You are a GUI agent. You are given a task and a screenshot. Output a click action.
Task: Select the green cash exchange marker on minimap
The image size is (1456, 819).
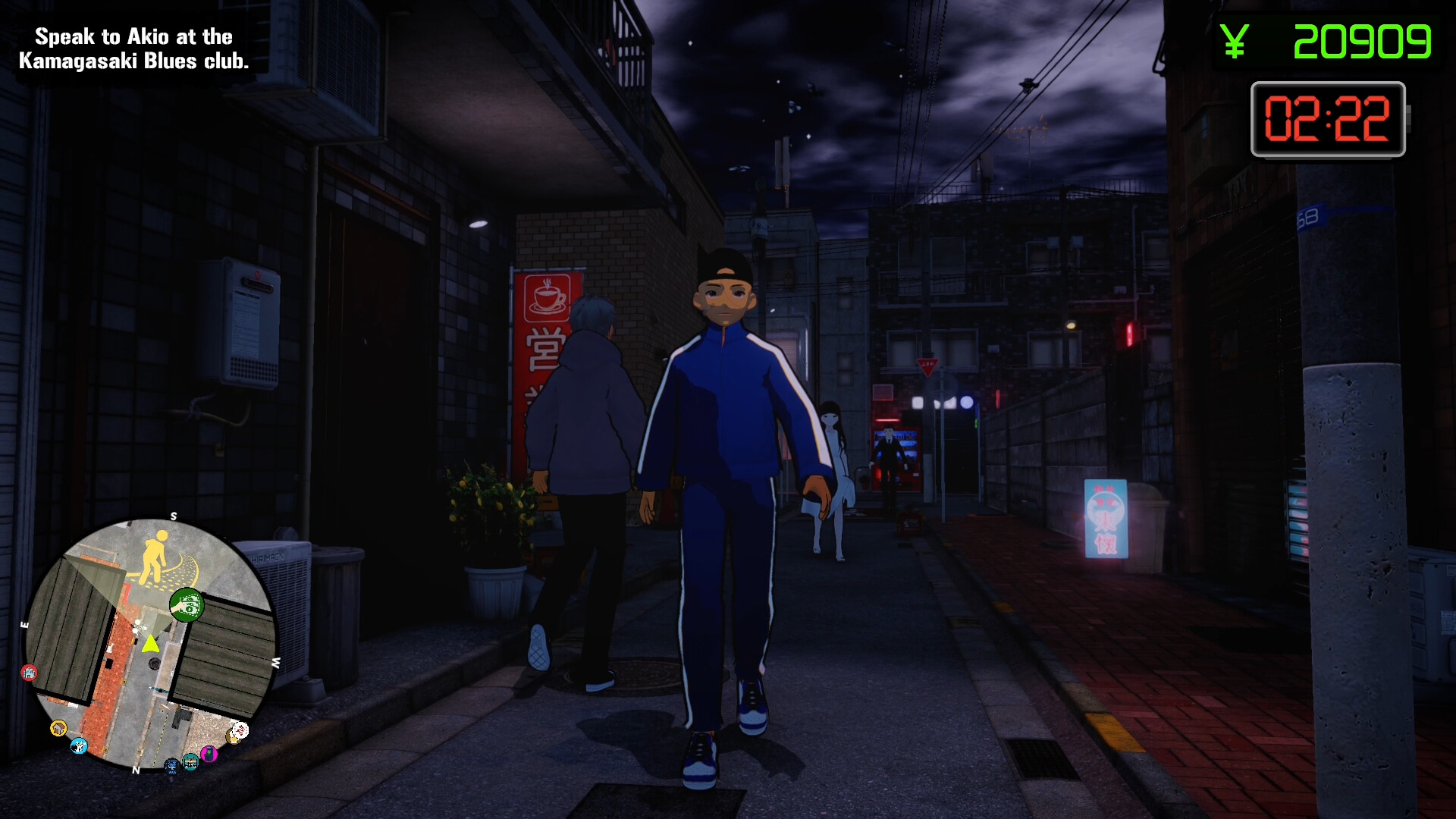187,604
